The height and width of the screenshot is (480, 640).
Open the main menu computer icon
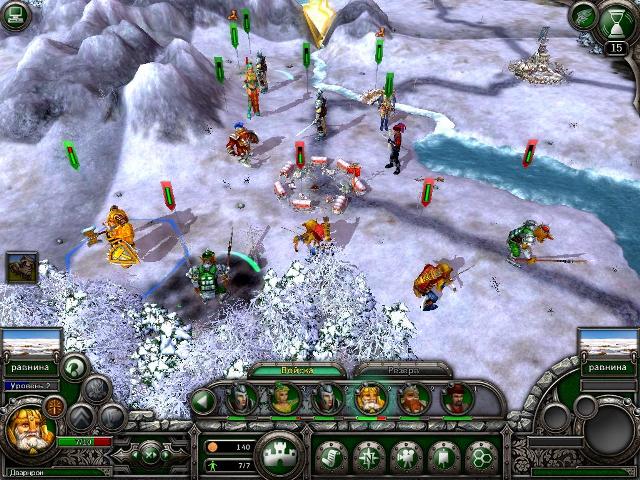click(15, 15)
